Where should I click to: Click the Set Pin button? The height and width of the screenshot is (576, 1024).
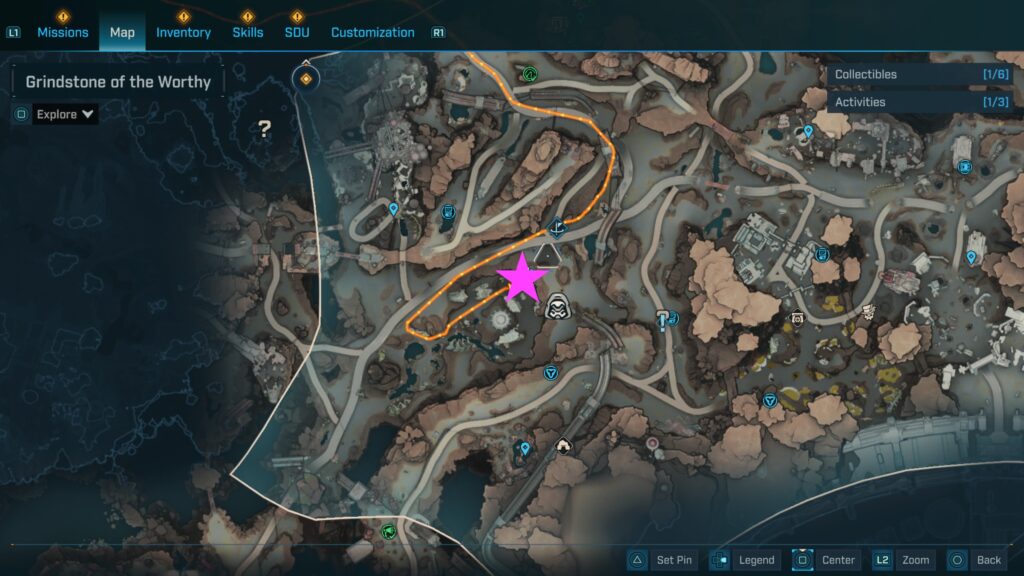(x=661, y=560)
